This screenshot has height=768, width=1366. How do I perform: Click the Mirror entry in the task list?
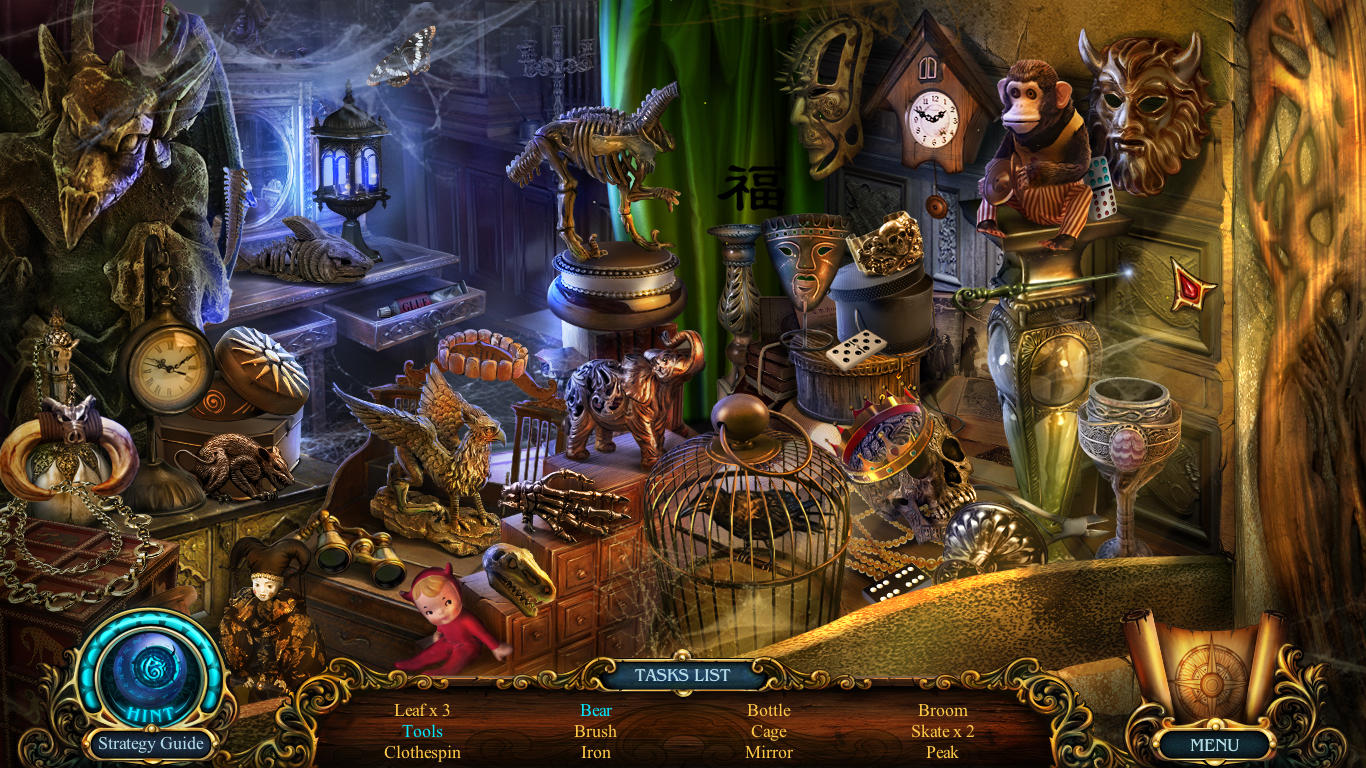[x=768, y=752]
